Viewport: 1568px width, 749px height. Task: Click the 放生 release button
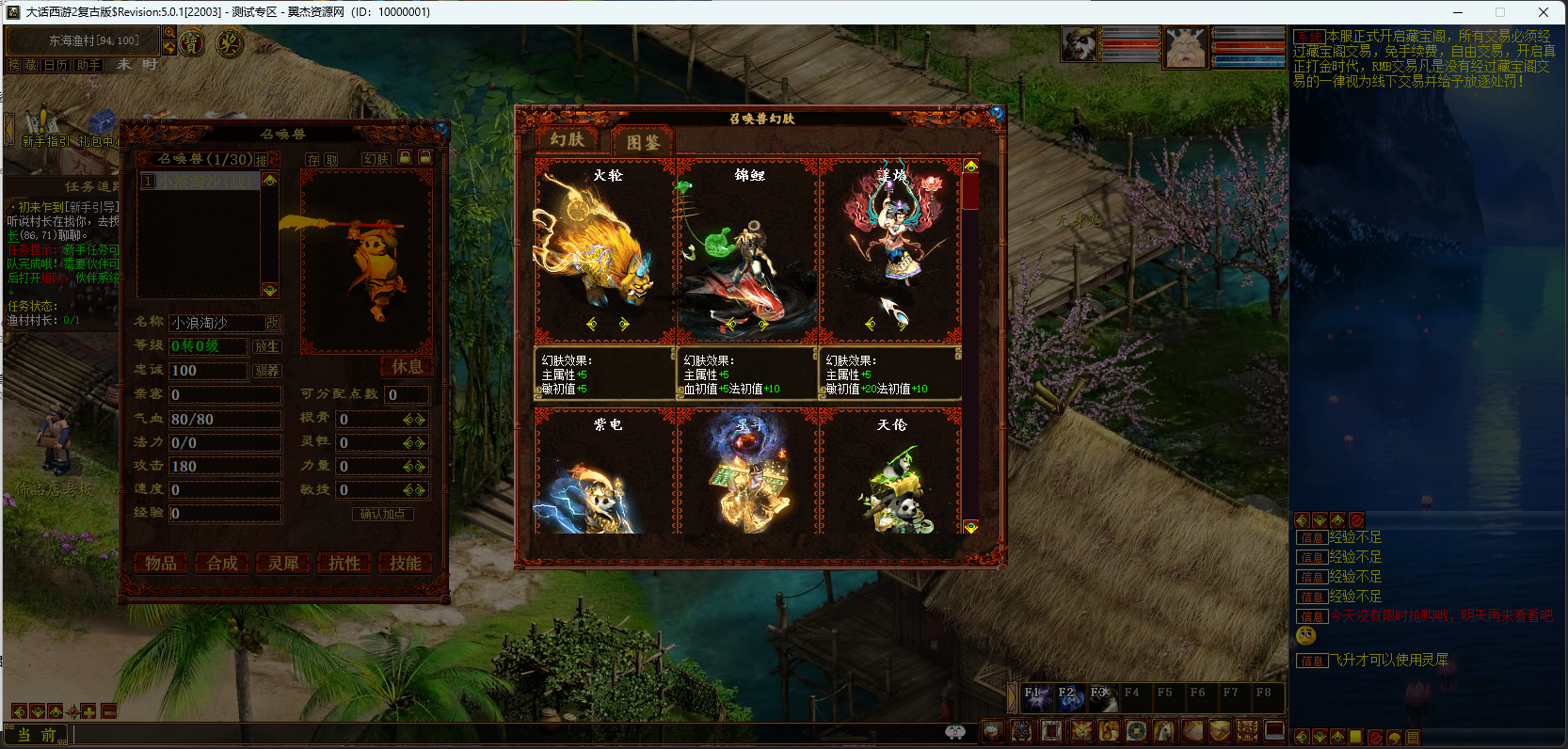point(266,346)
